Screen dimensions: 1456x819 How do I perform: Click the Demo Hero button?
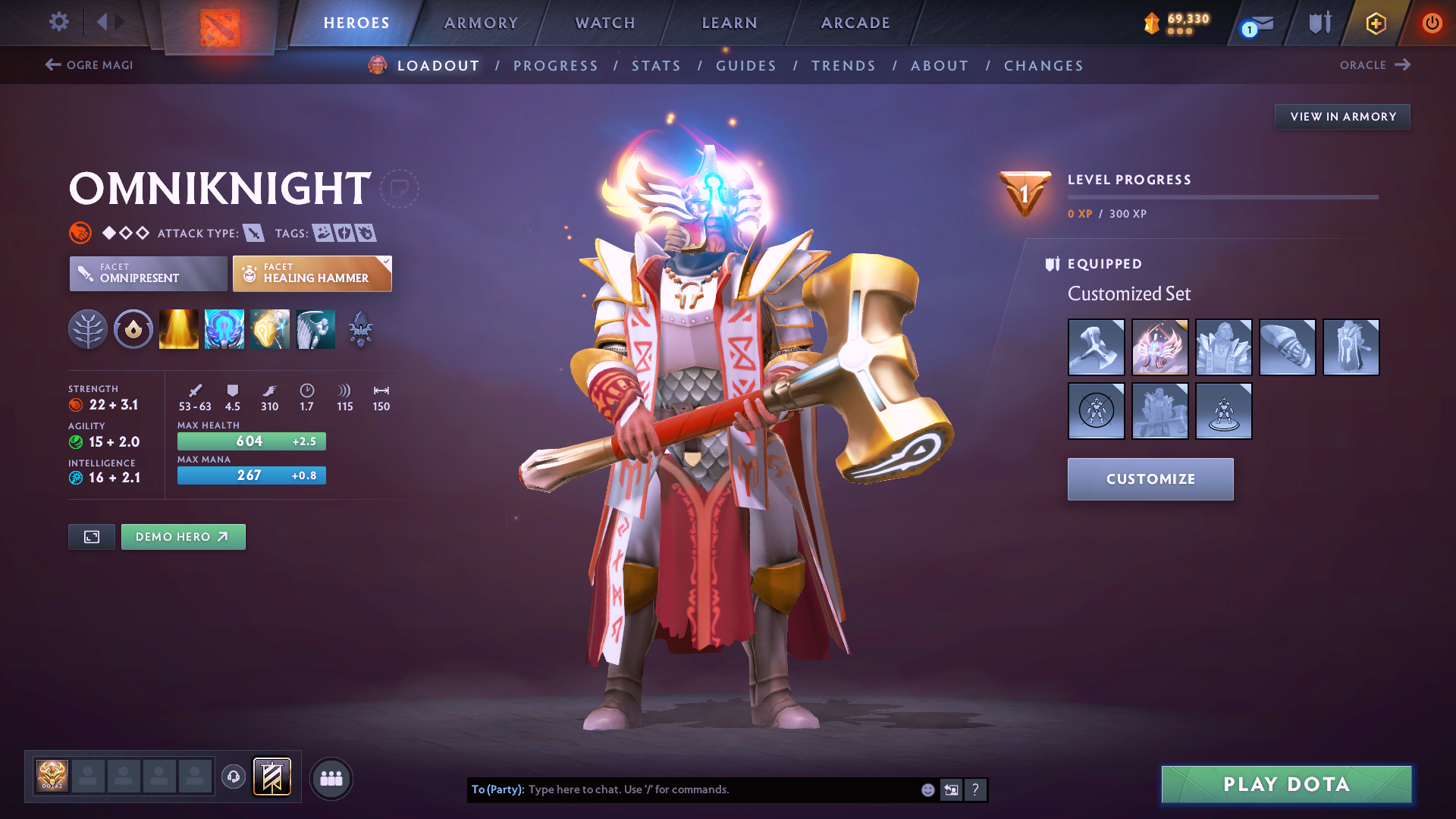[183, 536]
